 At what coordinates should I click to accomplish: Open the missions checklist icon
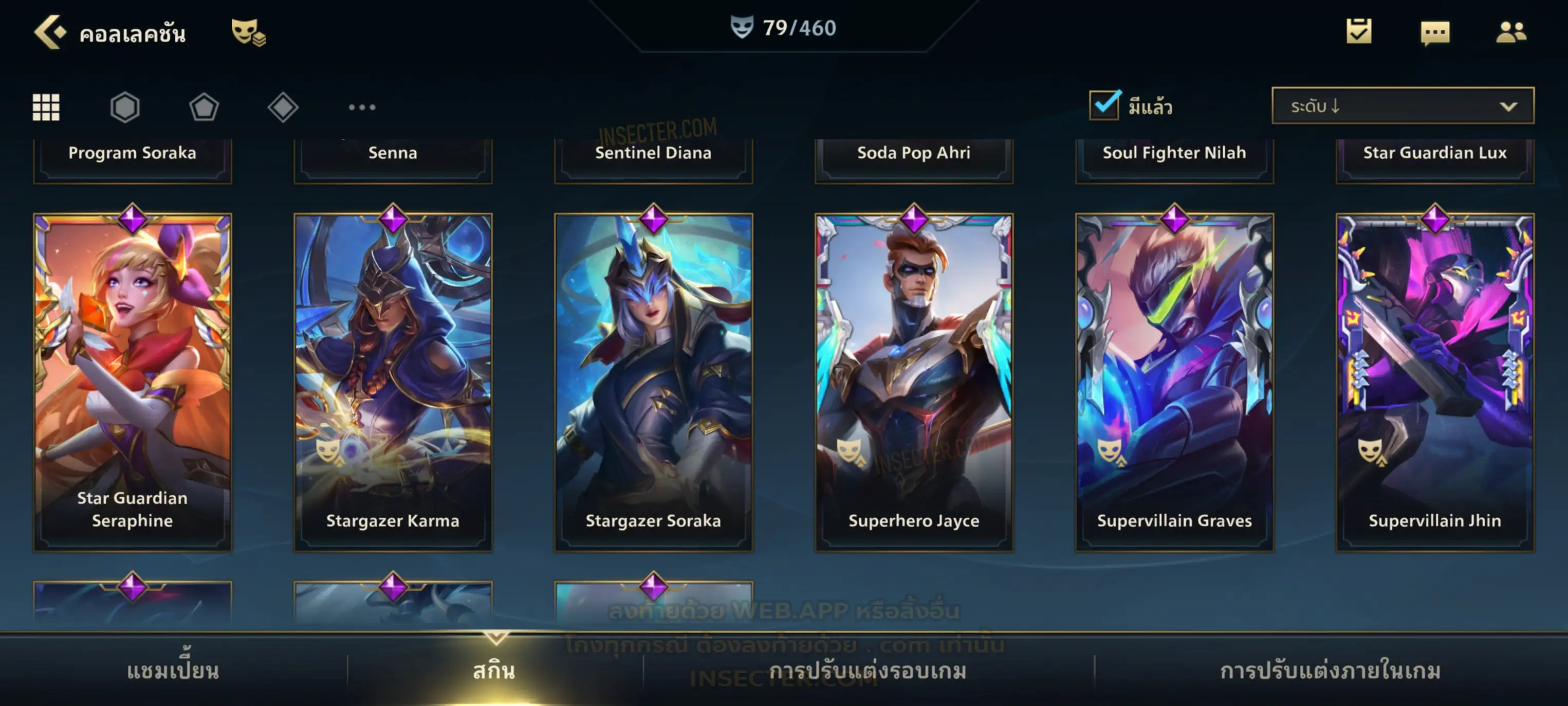pyautogui.click(x=1359, y=32)
